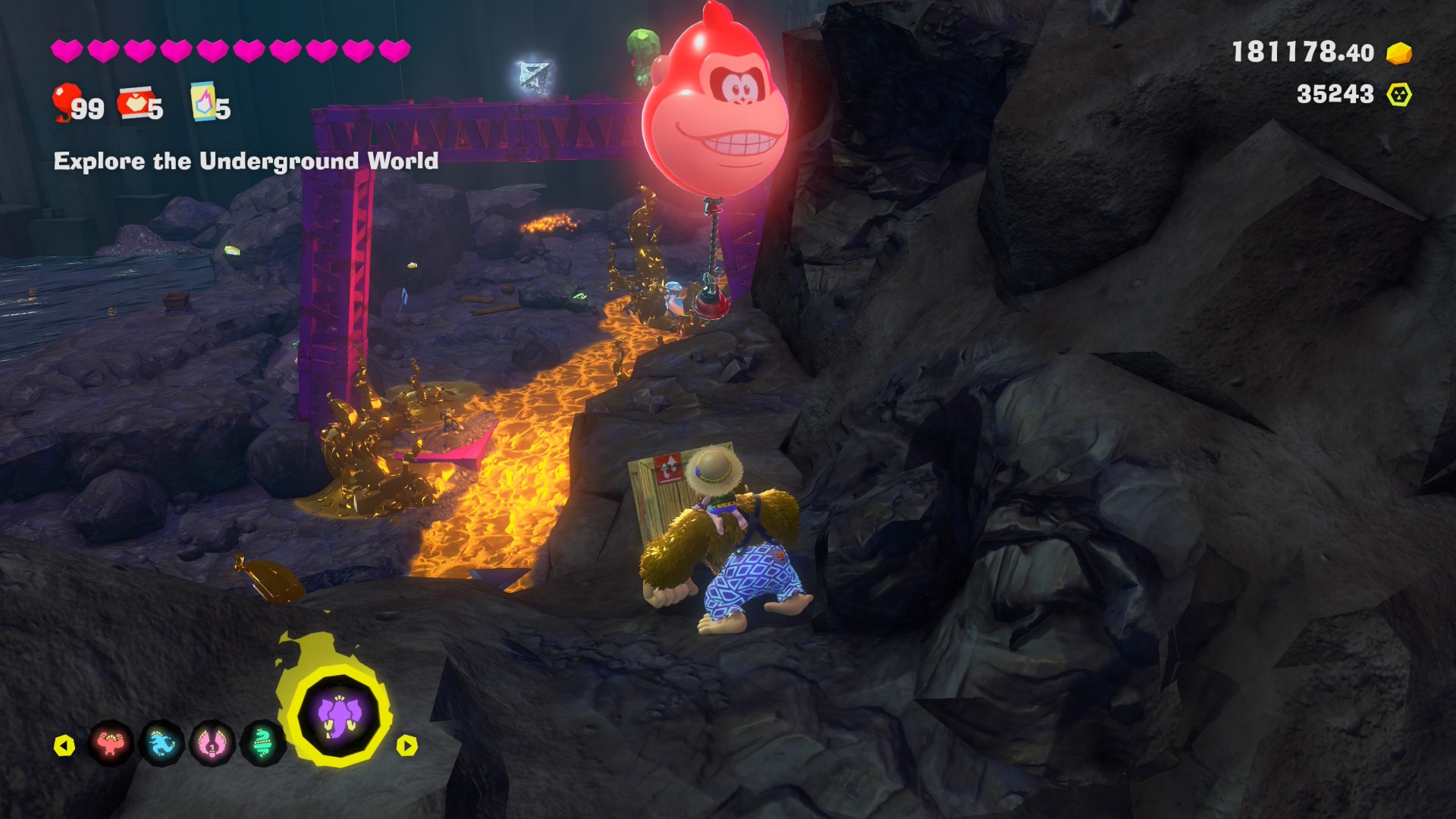The width and height of the screenshot is (1456, 819).
Task: Select the red Kong Bananza transformation icon
Action: [x=111, y=744]
